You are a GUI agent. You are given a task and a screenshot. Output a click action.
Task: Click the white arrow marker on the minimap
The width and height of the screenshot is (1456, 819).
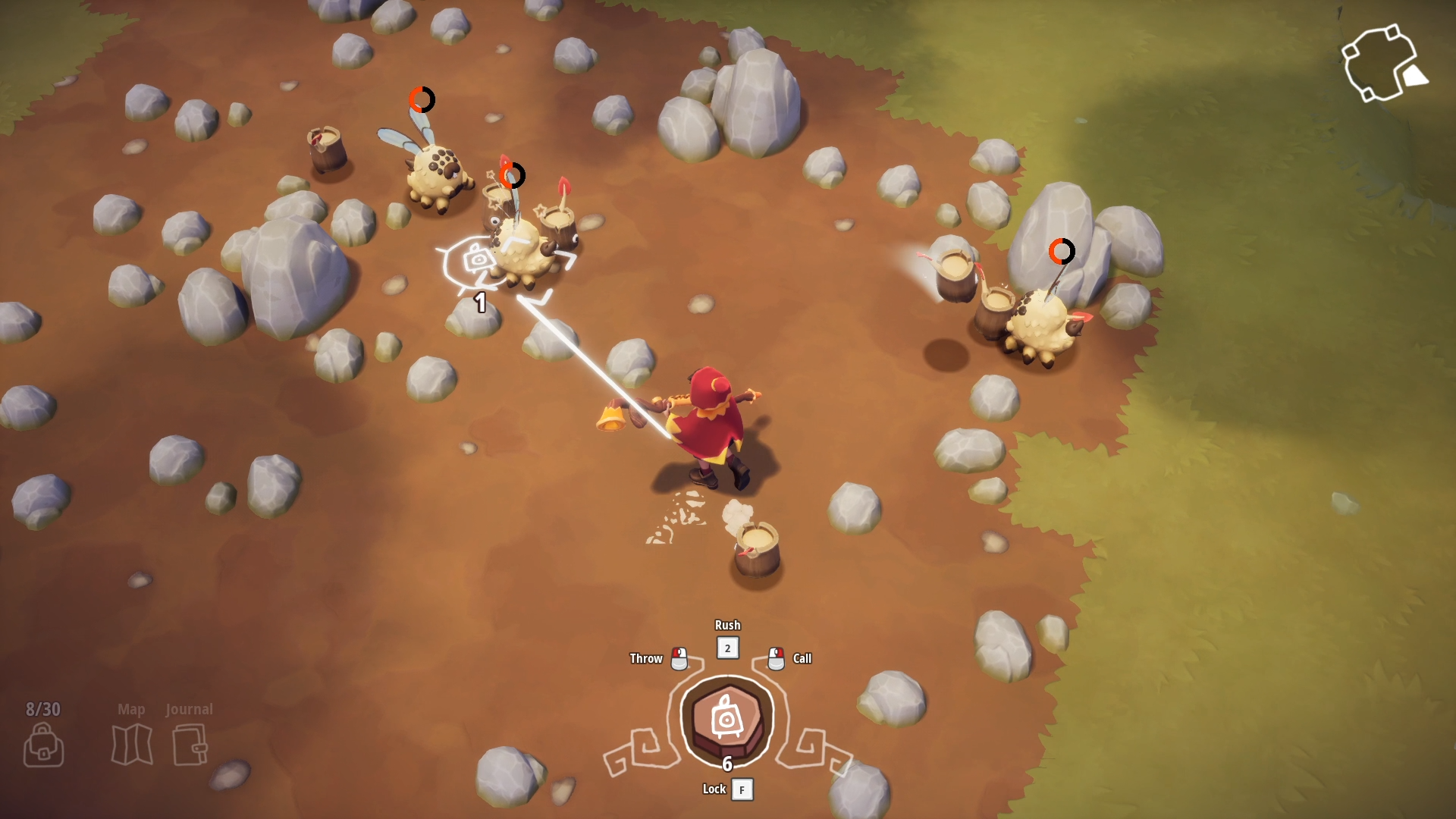pyautogui.click(x=1417, y=76)
